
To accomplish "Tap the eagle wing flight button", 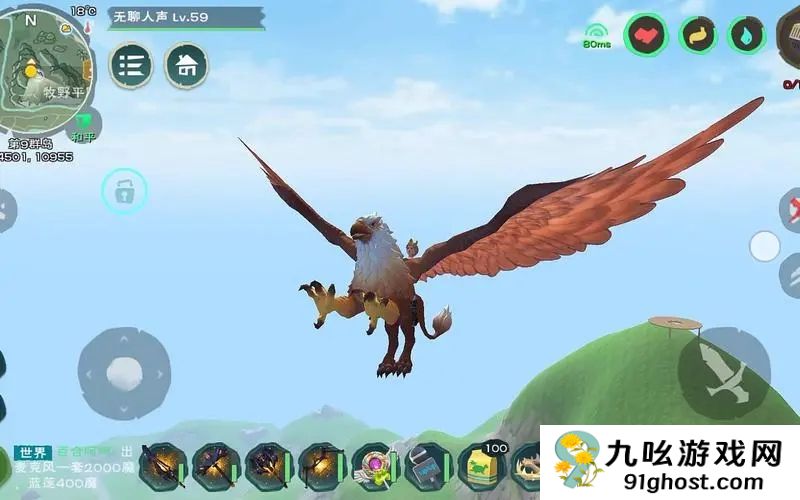I will point(723,373).
